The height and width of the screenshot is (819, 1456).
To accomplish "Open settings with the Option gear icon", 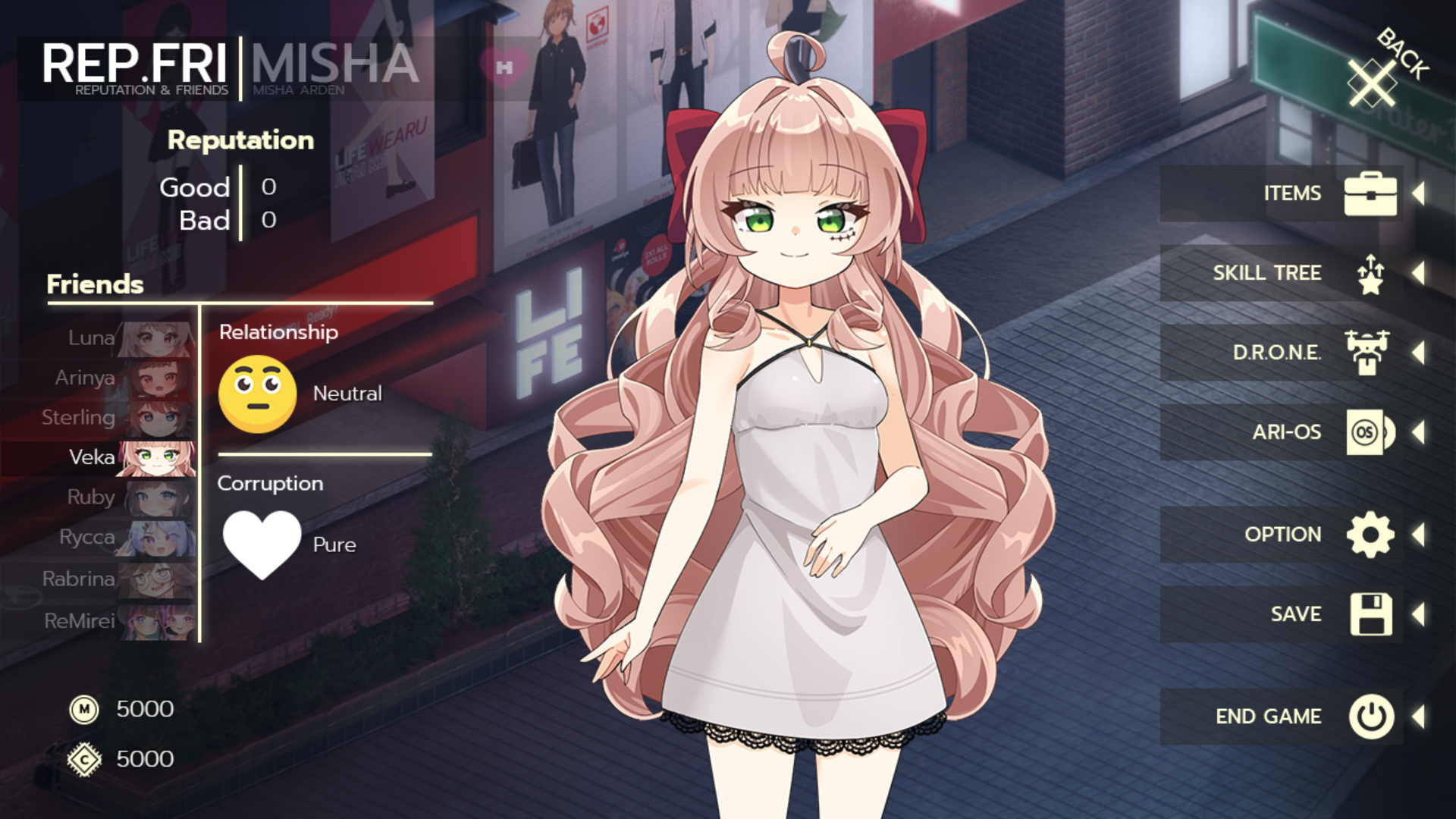I will [x=1370, y=533].
